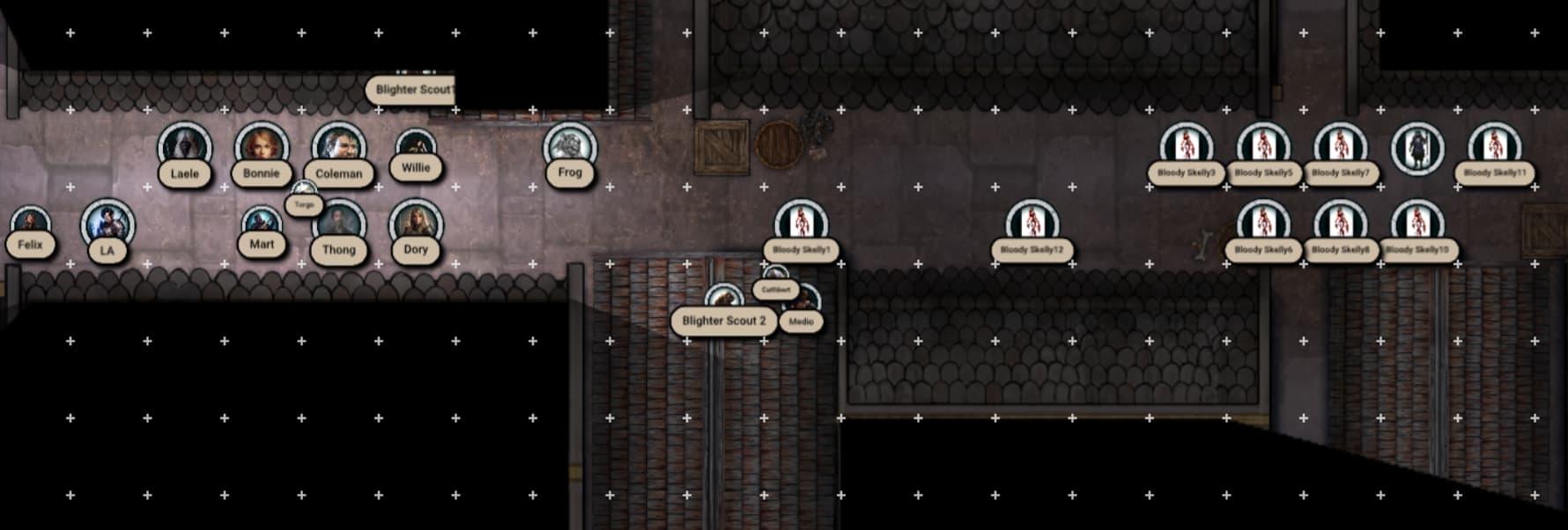
Task: Select Willie's token
Action: coord(416,146)
